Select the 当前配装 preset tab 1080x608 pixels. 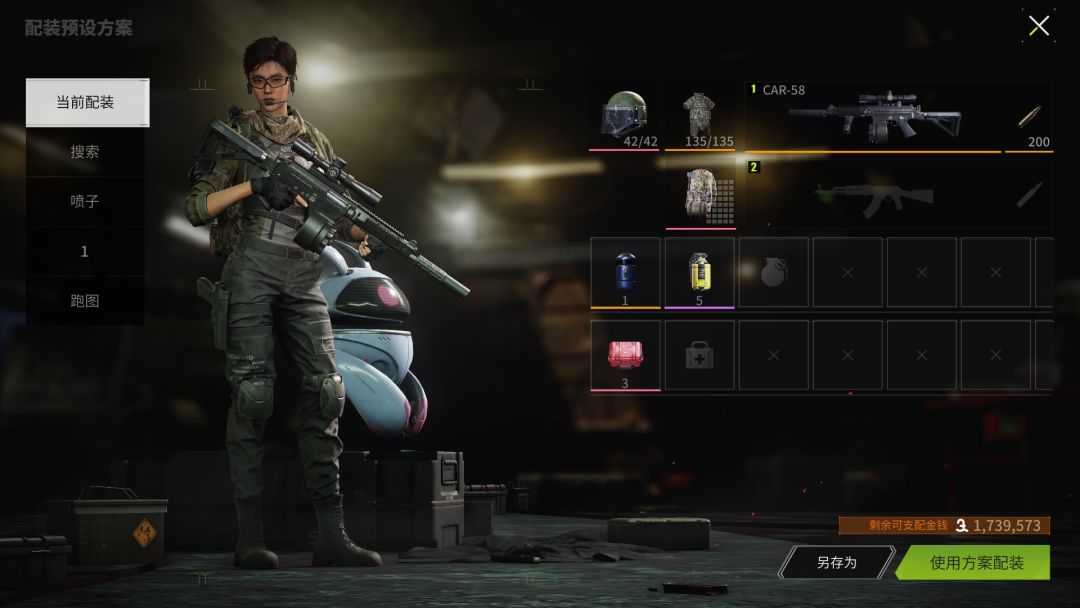[86, 102]
